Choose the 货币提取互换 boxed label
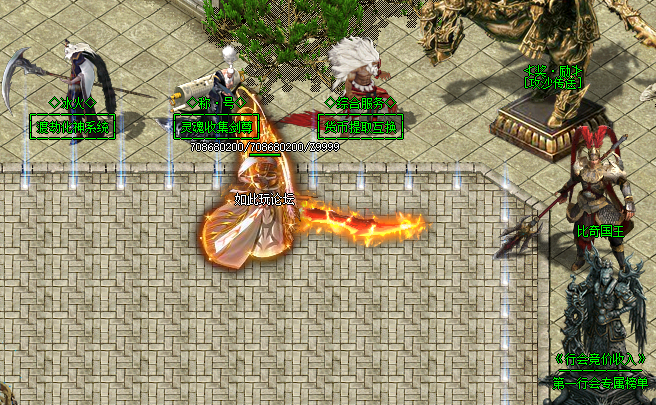 360,126
